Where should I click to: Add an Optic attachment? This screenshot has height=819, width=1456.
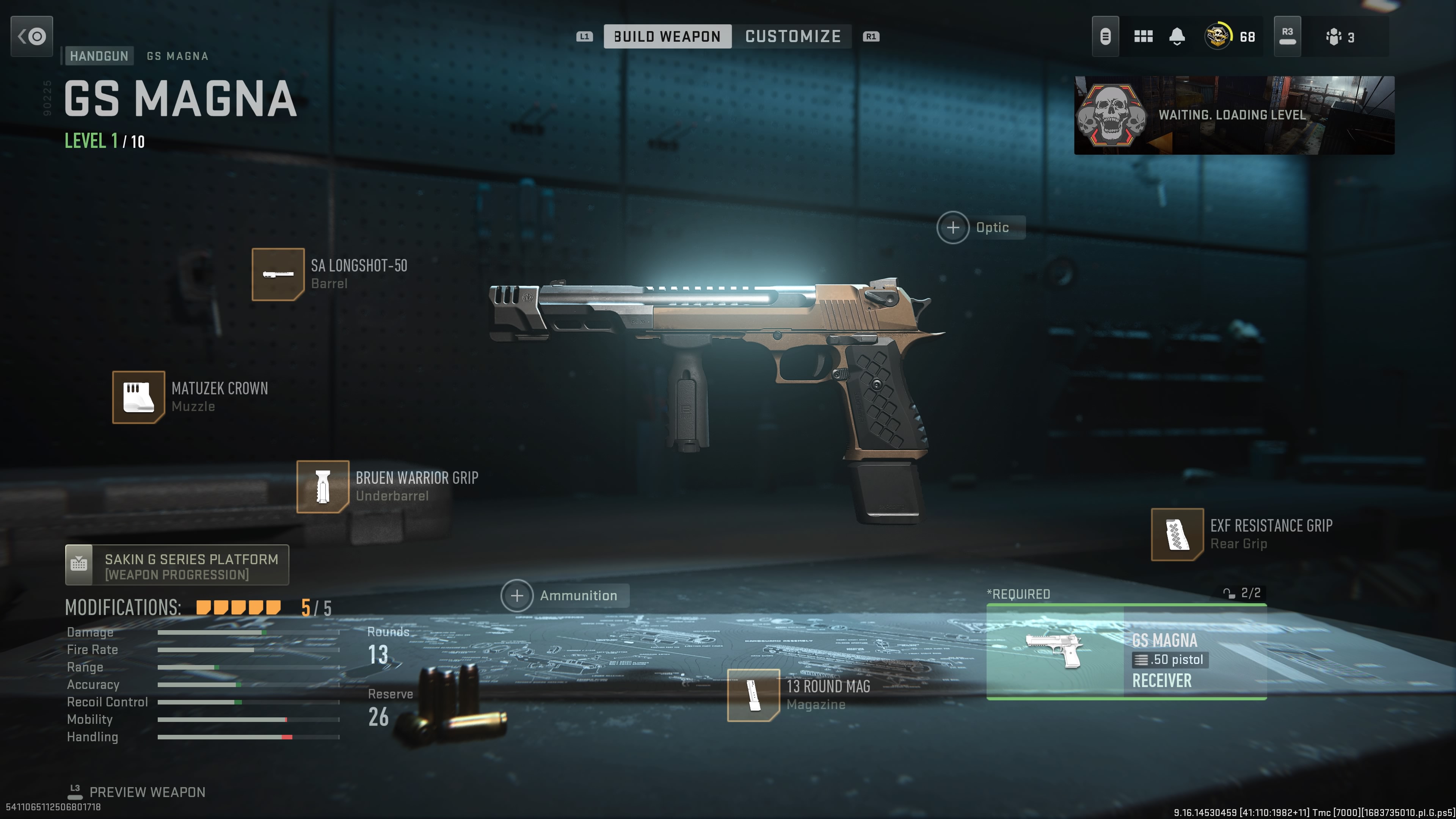coord(953,227)
